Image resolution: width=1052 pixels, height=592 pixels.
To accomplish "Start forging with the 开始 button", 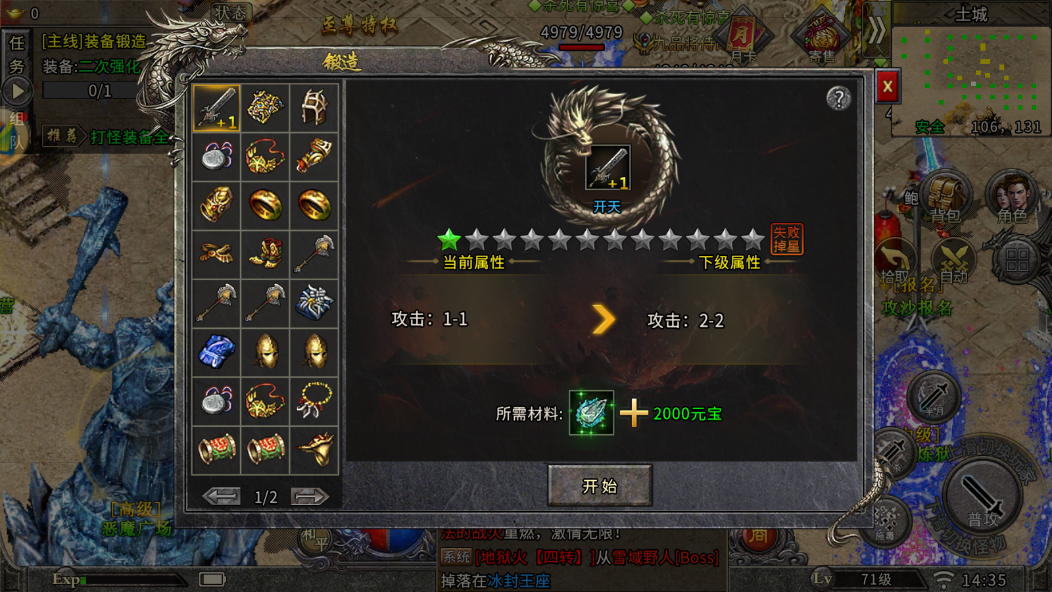I will pyautogui.click(x=600, y=486).
